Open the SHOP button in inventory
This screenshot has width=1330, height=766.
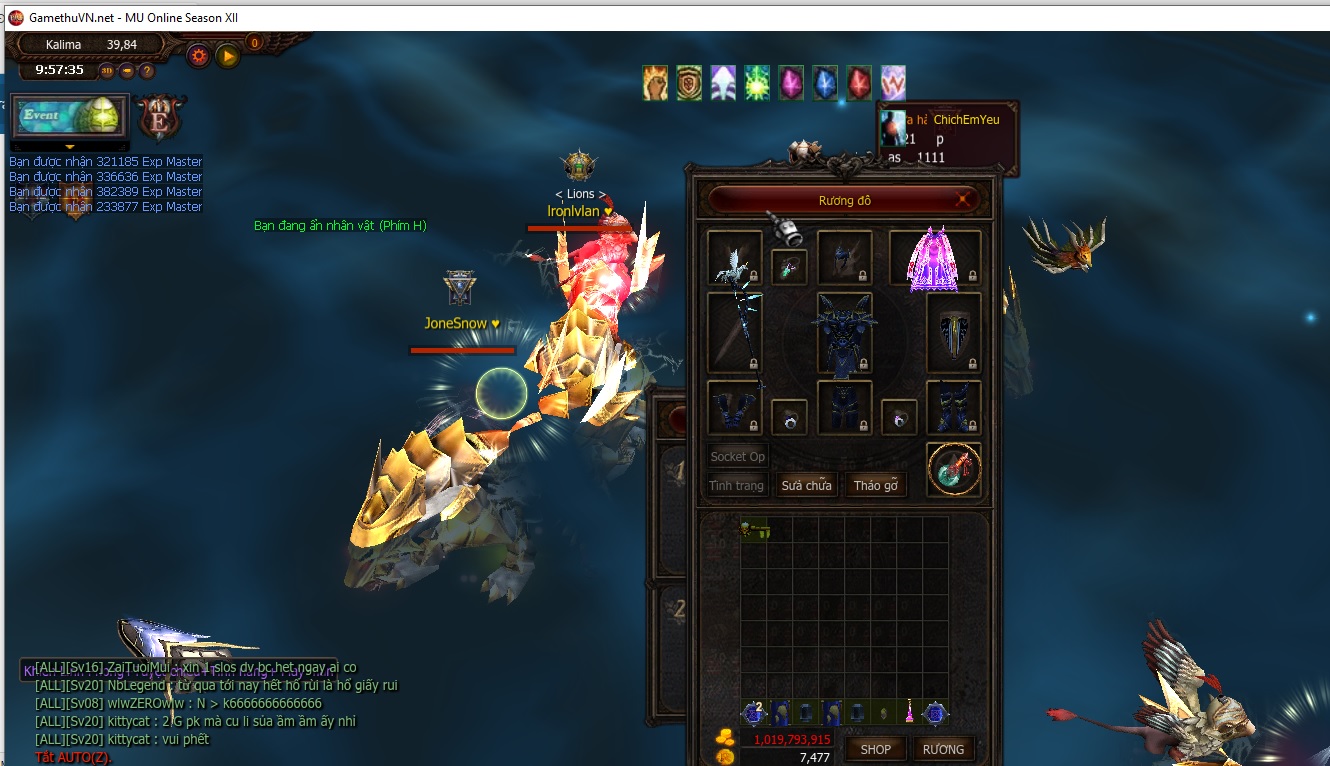876,749
